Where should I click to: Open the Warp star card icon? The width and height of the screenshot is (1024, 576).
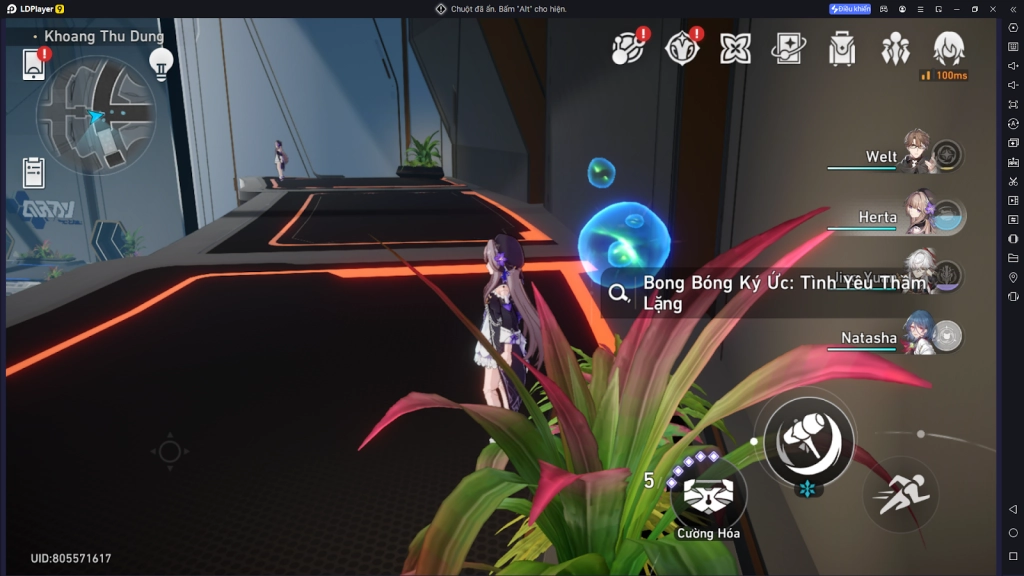point(789,48)
